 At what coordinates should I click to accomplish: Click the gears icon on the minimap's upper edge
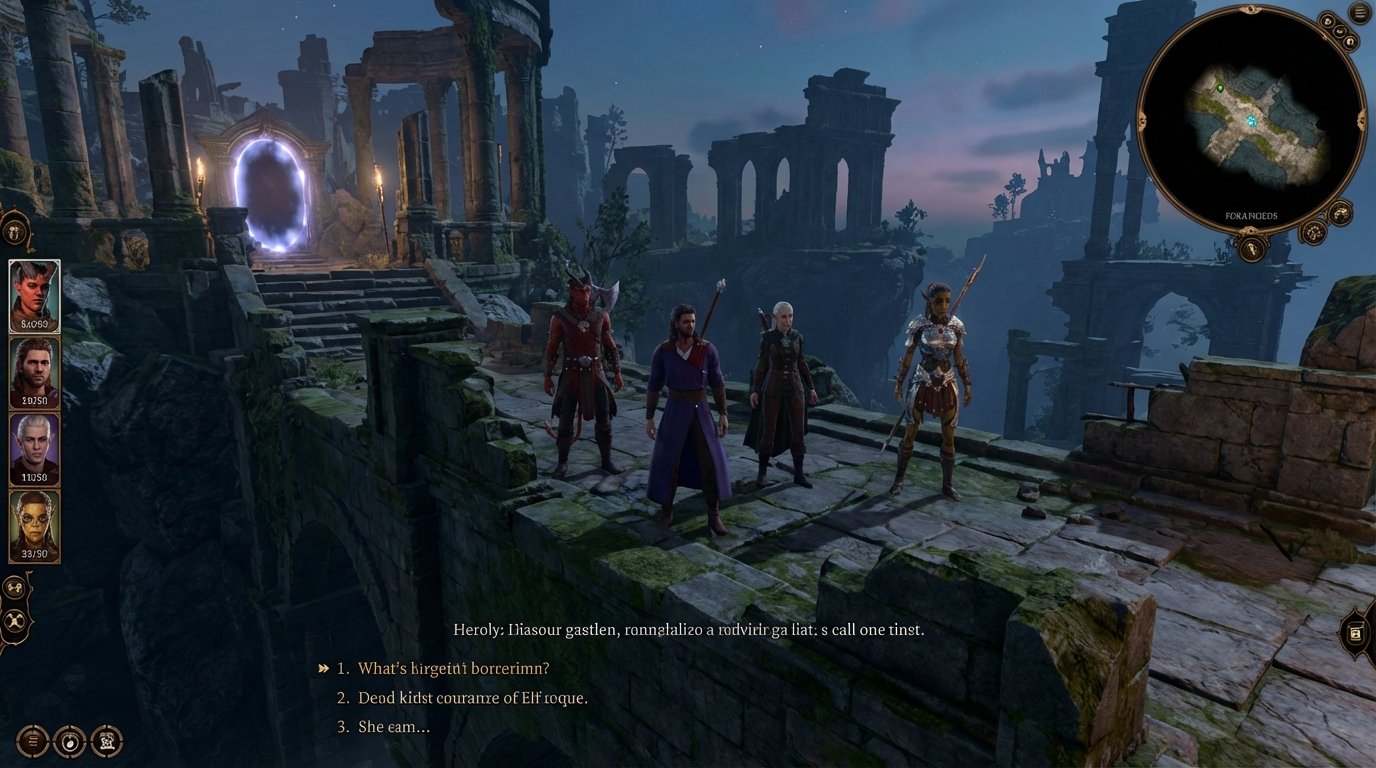(1340, 31)
